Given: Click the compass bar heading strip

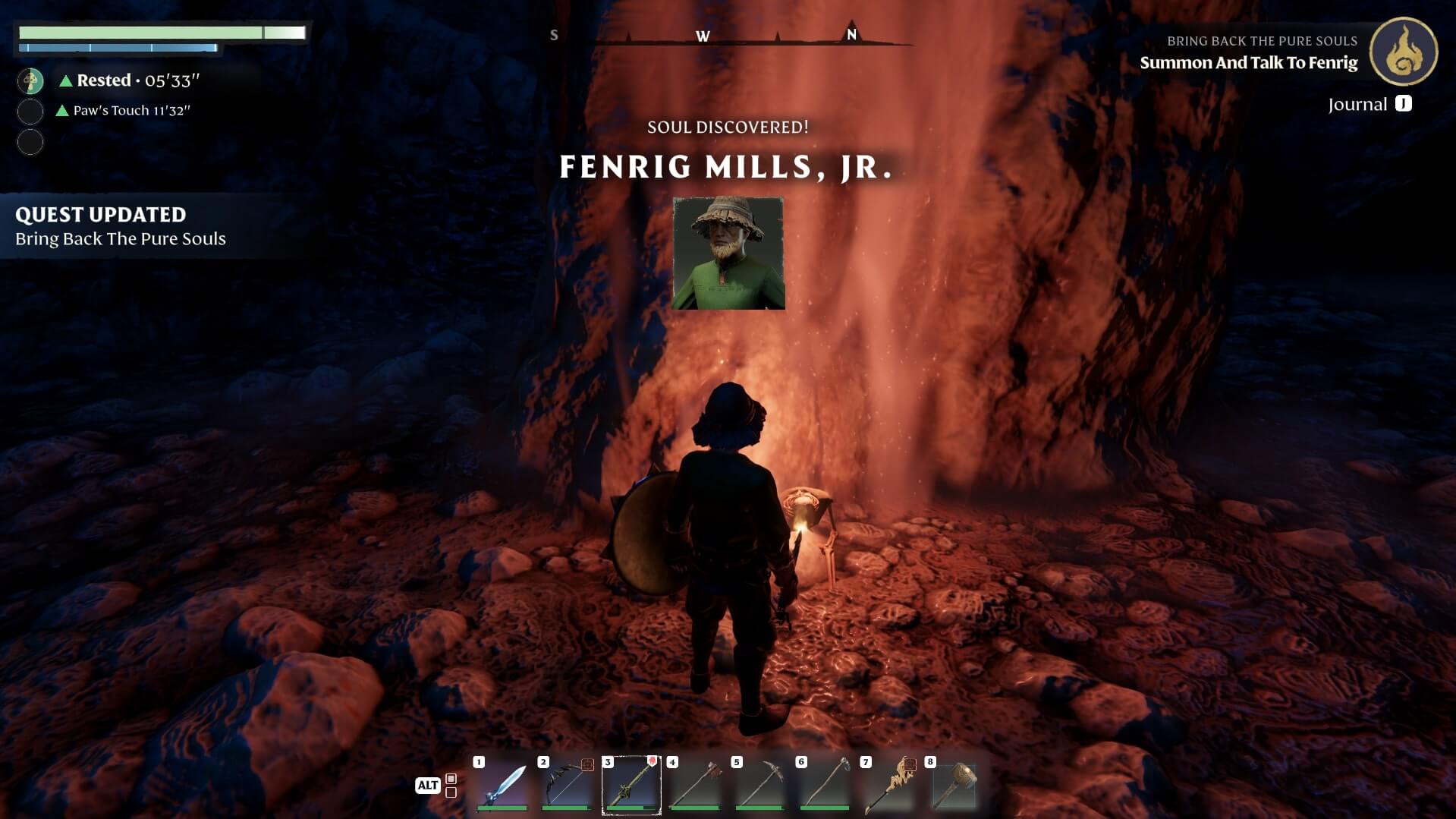Looking at the screenshot, I should 728,36.
